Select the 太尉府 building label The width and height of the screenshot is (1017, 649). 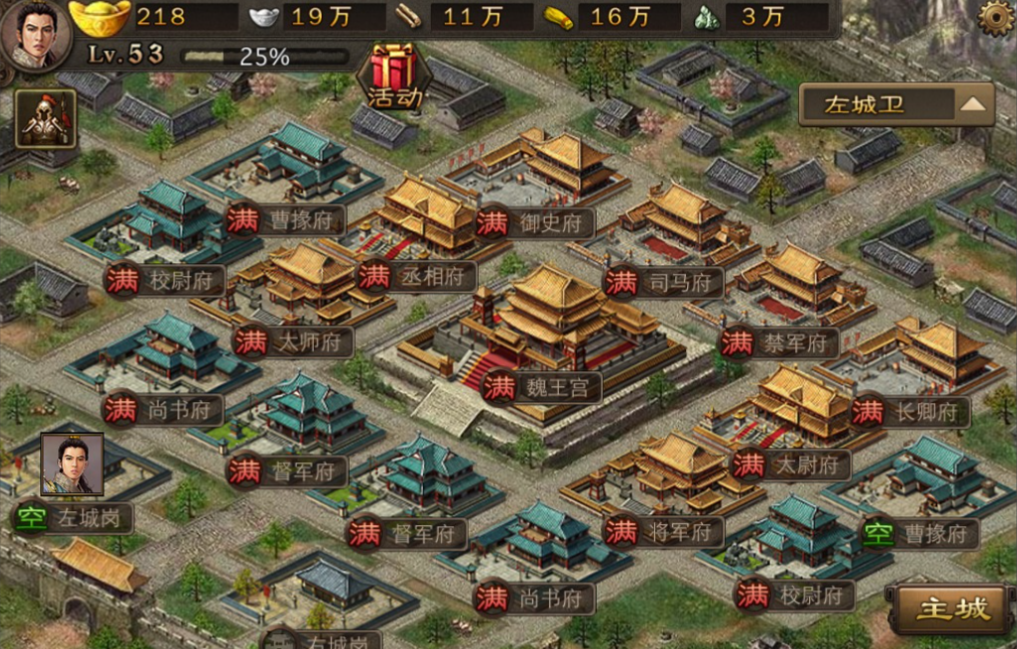coord(790,464)
